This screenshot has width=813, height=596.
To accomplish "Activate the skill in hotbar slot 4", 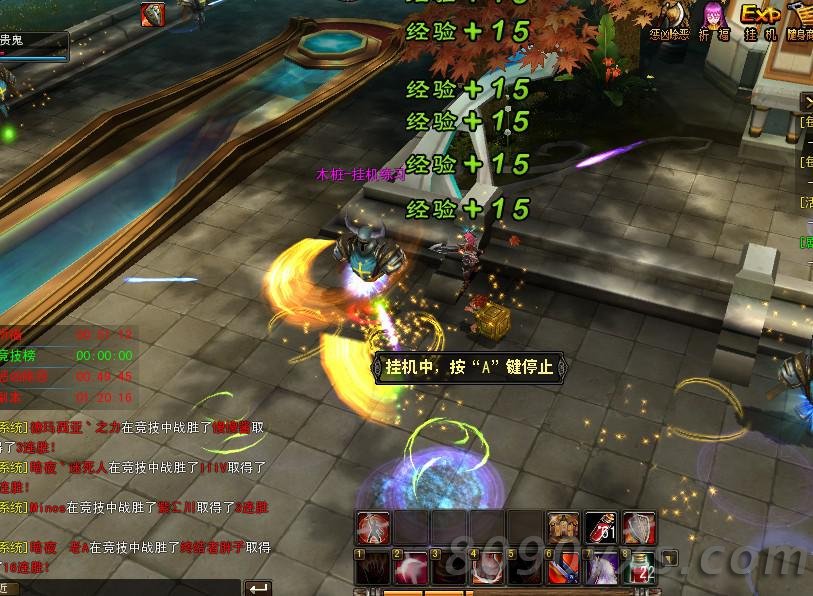I will (x=487, y=566).
